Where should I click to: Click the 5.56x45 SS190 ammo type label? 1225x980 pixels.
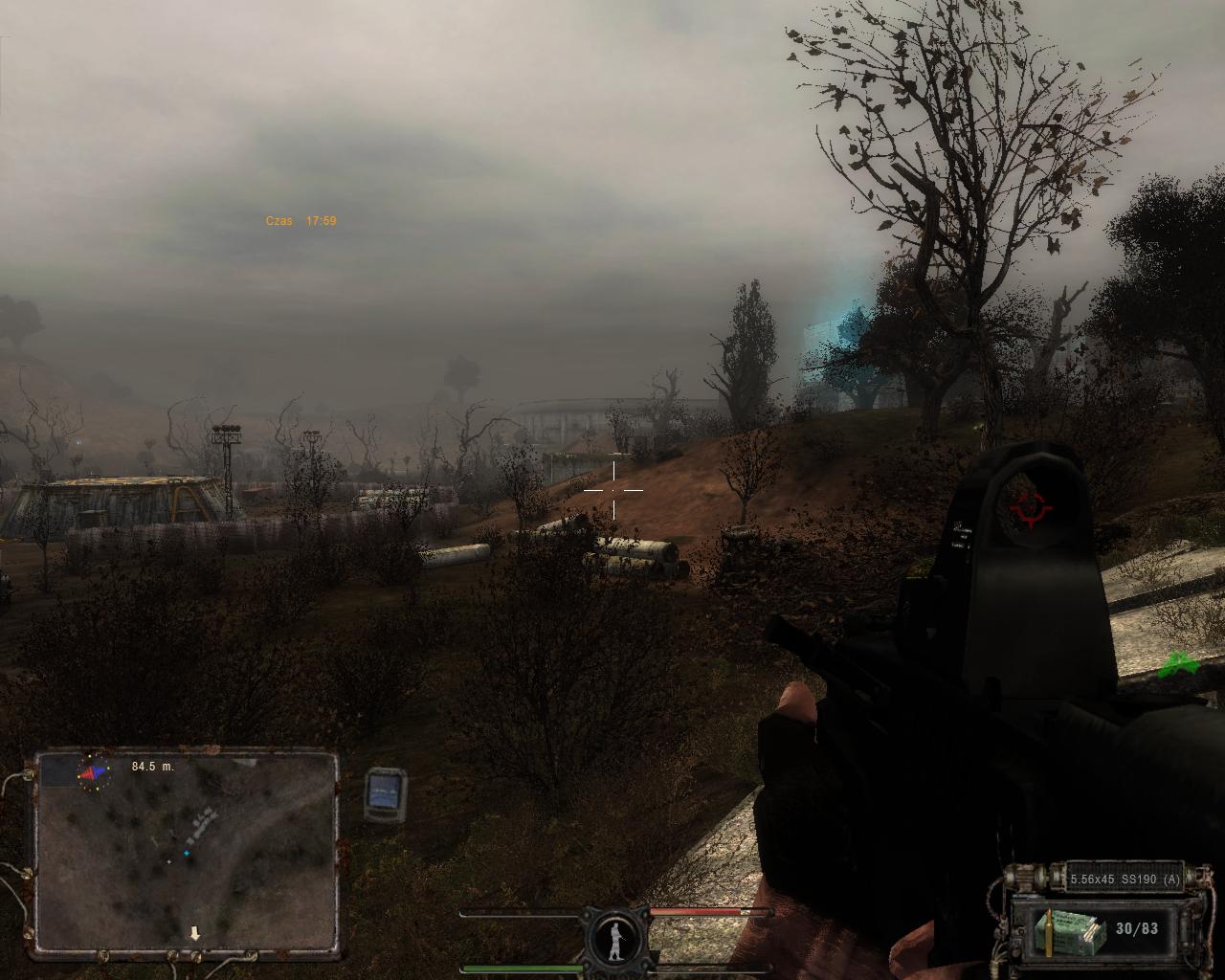tap(1125, 879)
